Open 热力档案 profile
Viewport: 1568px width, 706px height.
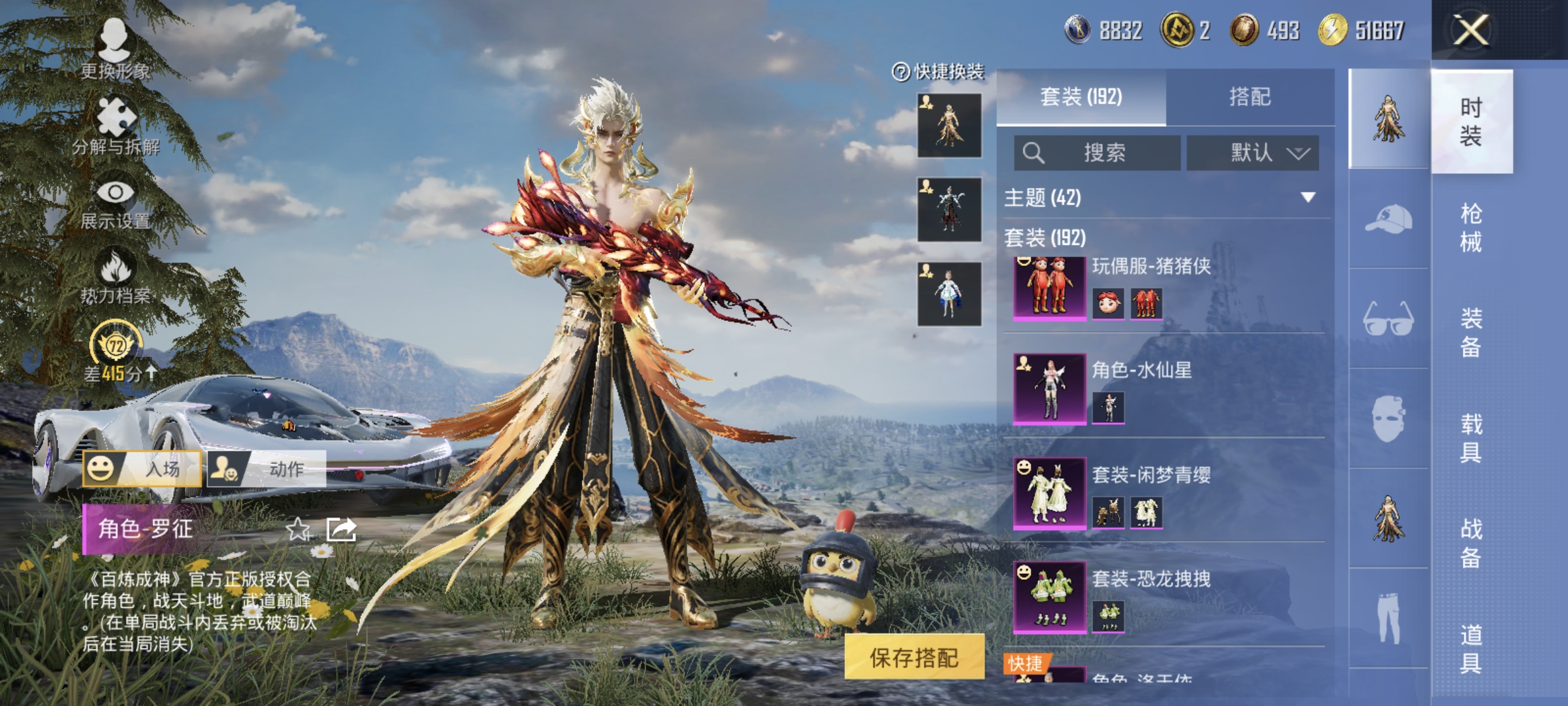116,277
